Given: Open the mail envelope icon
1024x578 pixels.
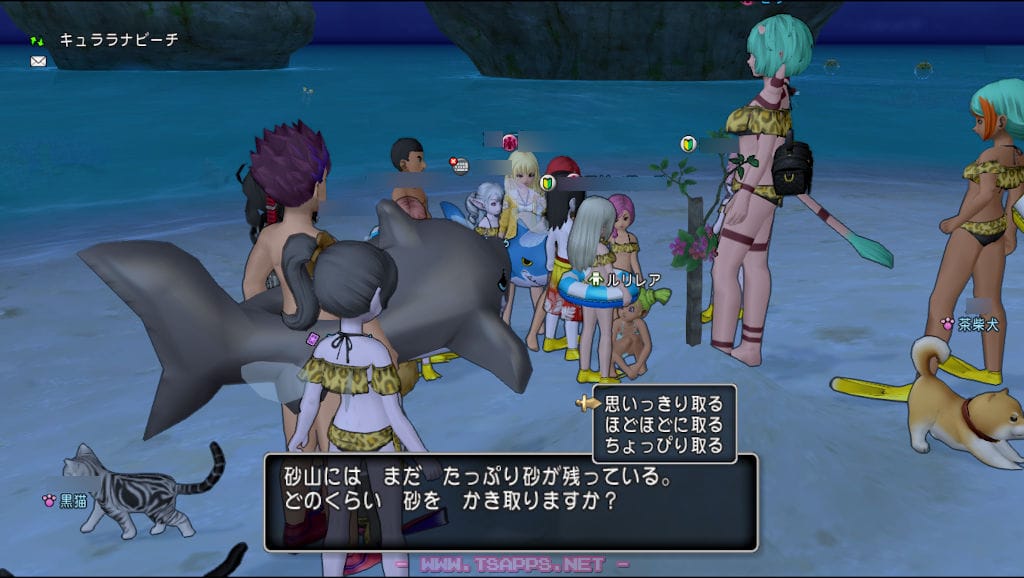Looking at the screenshot, I should [38, 61].
